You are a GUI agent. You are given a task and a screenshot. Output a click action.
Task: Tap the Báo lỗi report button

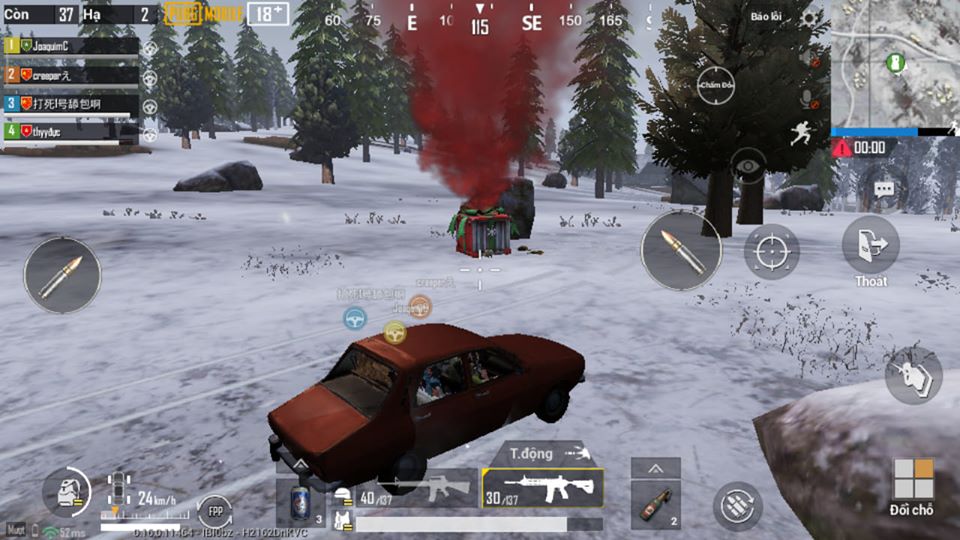[x=767, y=17]
